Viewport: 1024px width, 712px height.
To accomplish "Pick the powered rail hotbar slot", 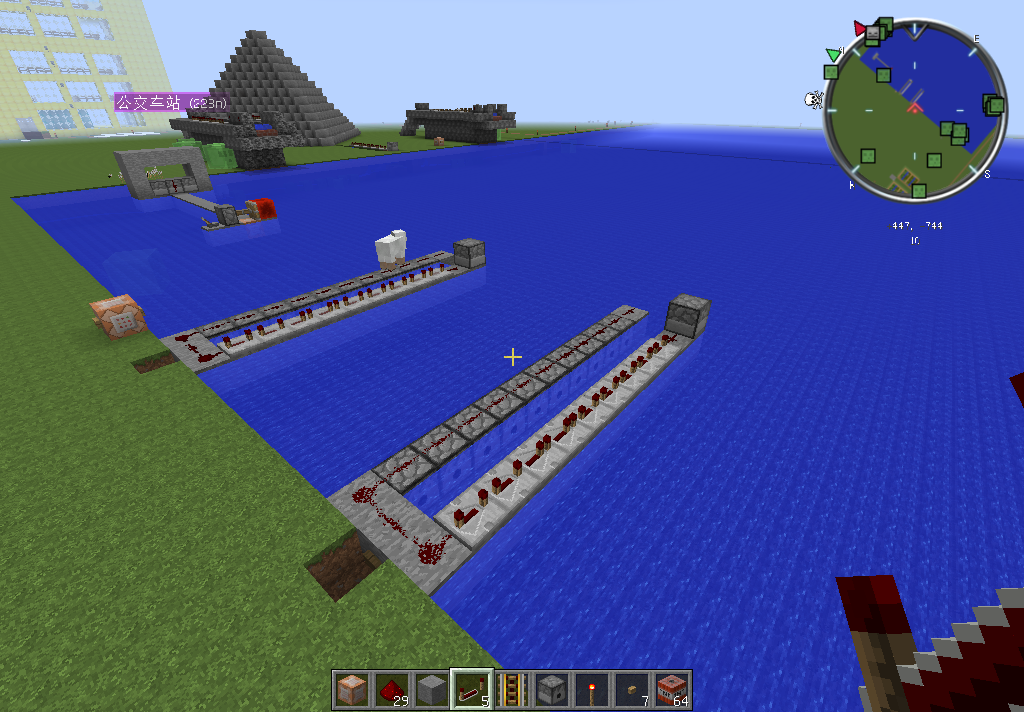I will pos(512,689).
